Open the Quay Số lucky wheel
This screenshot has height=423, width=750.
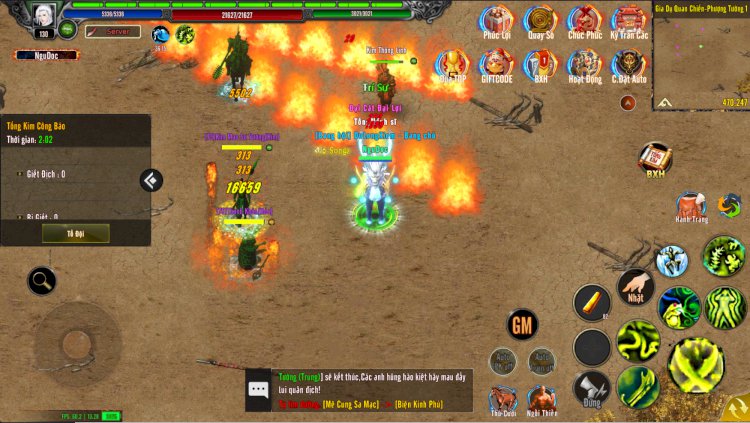(x=541, y=21)
